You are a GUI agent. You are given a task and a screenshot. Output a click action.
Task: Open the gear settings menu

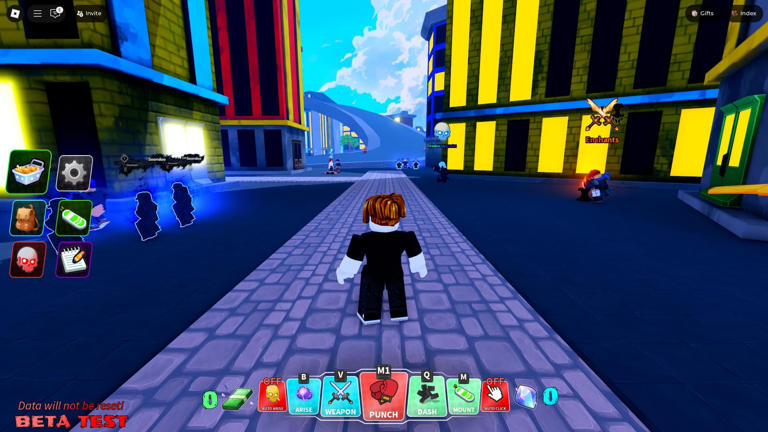(74, 173)
